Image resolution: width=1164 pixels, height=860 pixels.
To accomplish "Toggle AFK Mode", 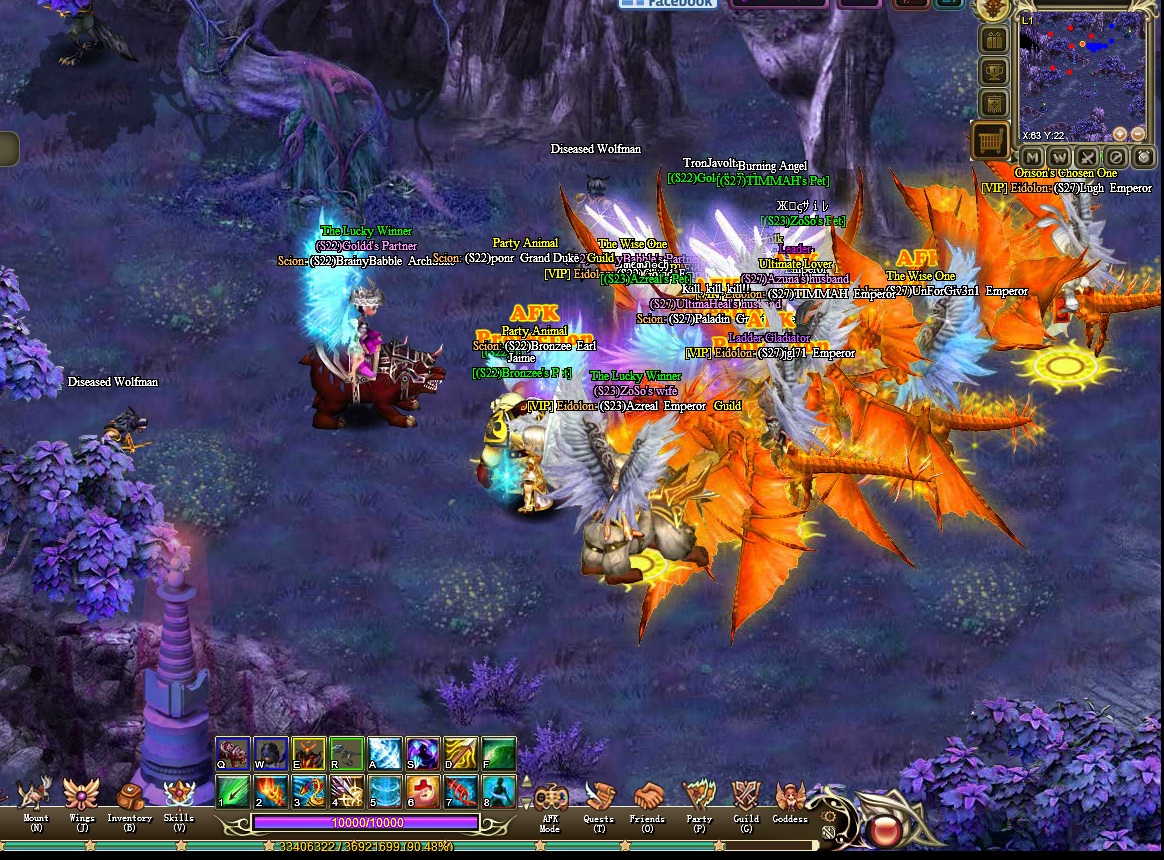I will point(550,800).
